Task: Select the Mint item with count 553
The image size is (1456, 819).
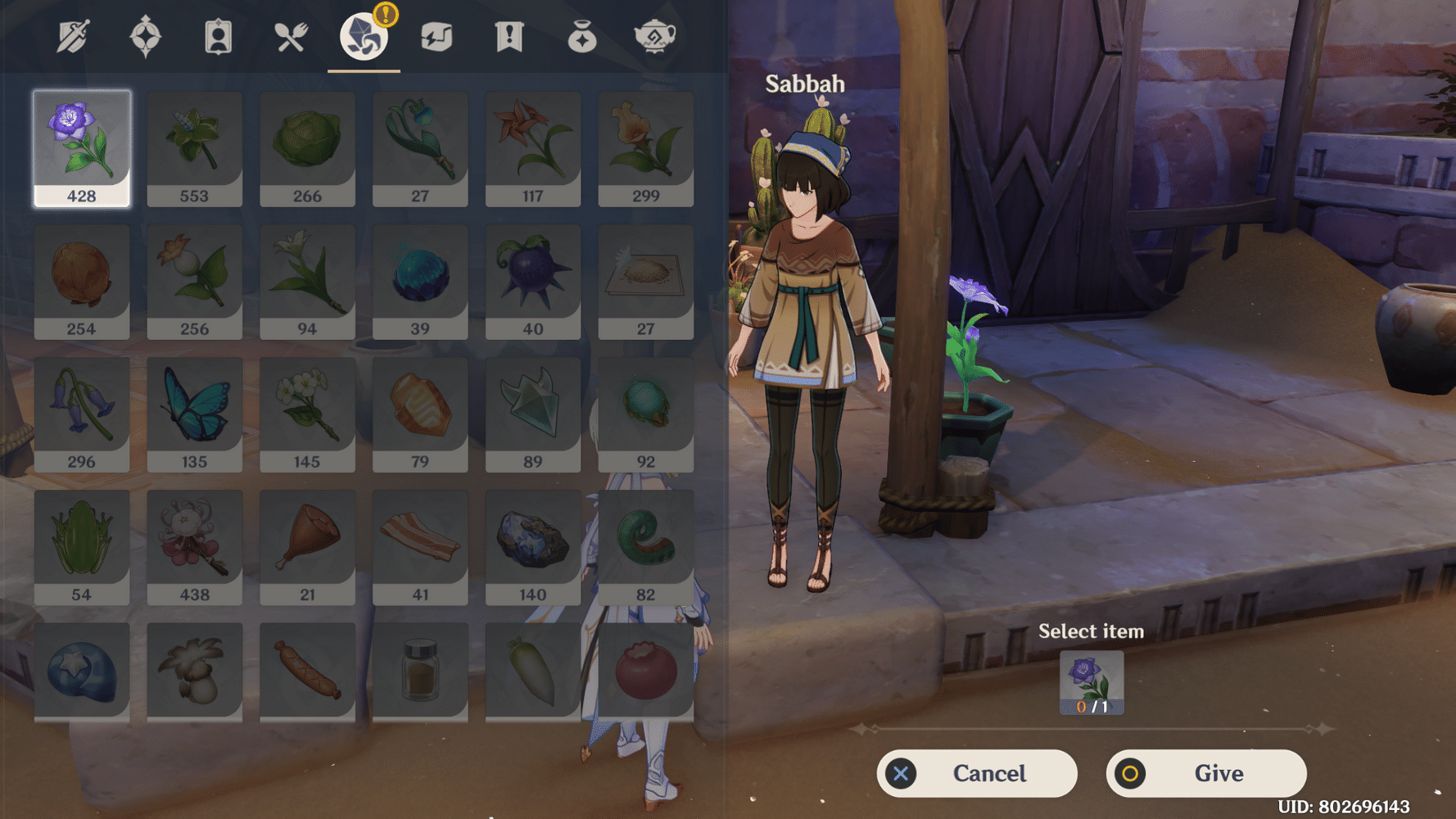Action: tap(194, 147)
